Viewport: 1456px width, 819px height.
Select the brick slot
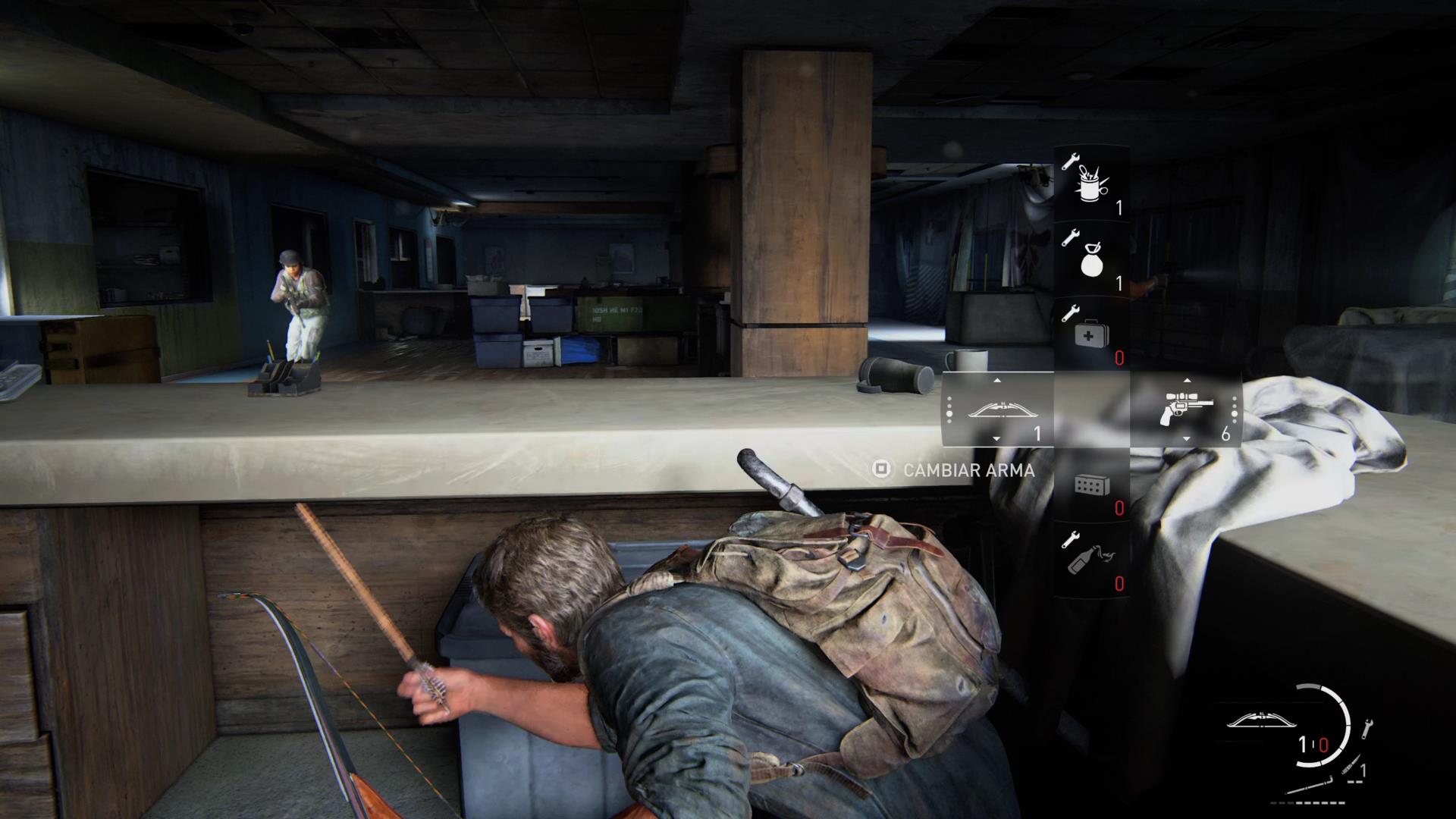(x=1092, y=485)
